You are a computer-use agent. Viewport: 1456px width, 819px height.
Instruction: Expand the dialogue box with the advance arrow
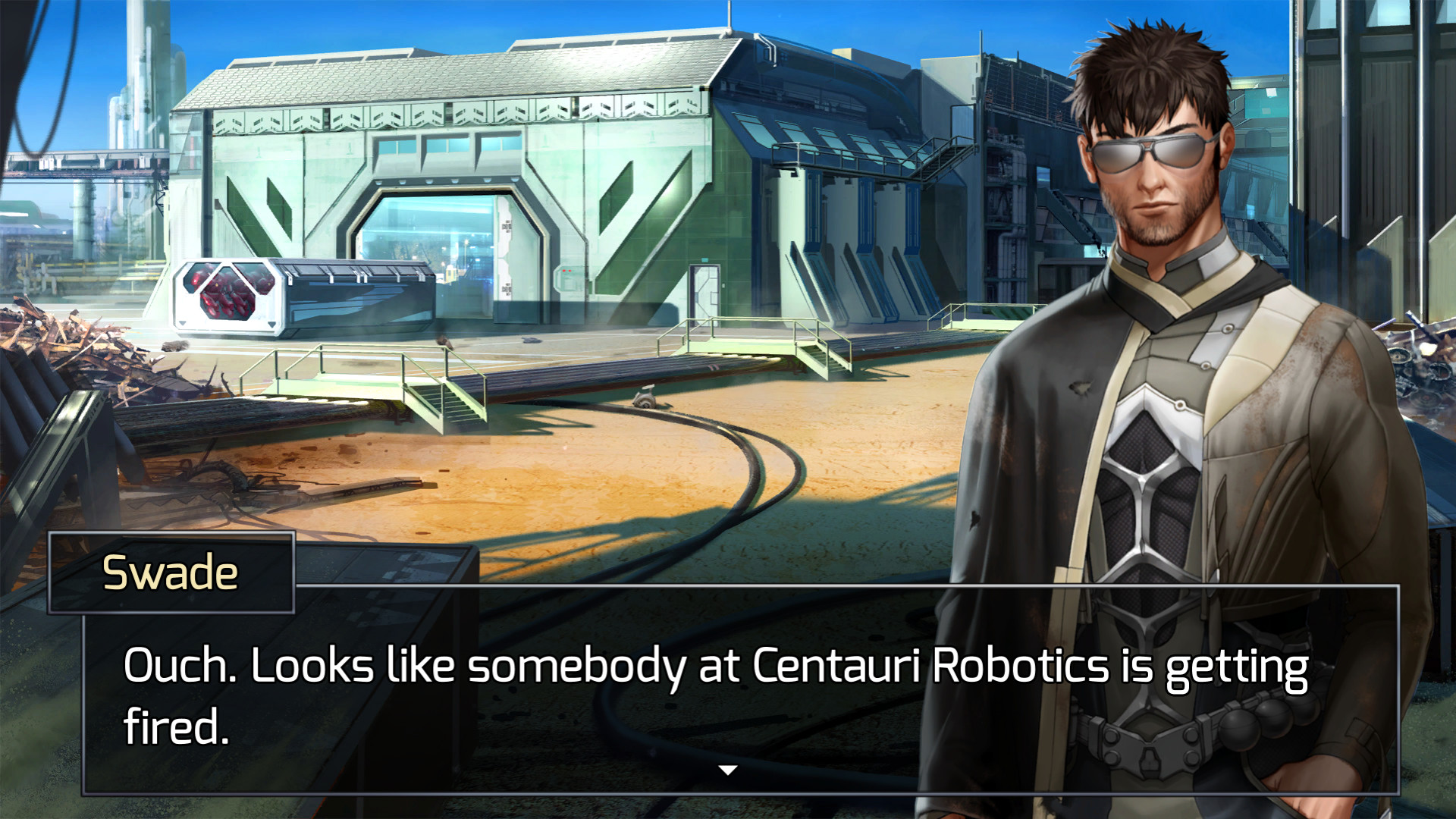click(727, 768)
